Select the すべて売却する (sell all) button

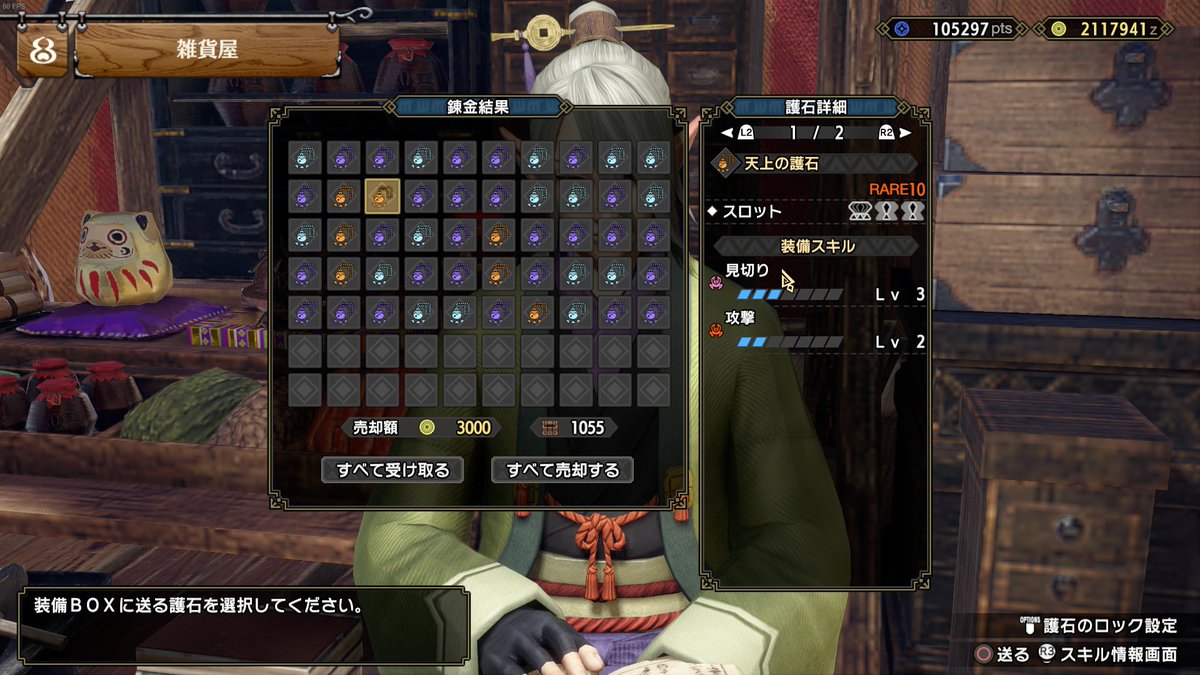click(562, 469)
